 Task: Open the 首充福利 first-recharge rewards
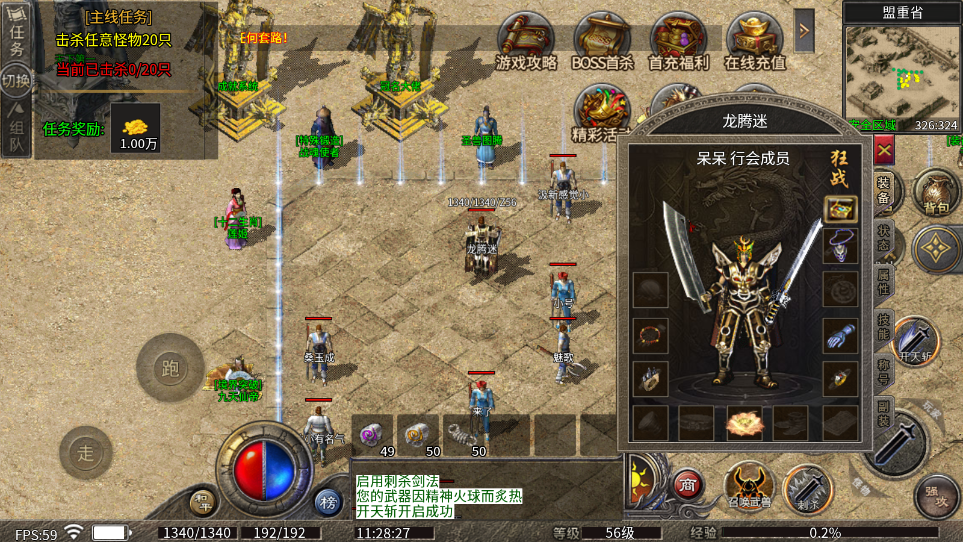click(x=678, y=42)
